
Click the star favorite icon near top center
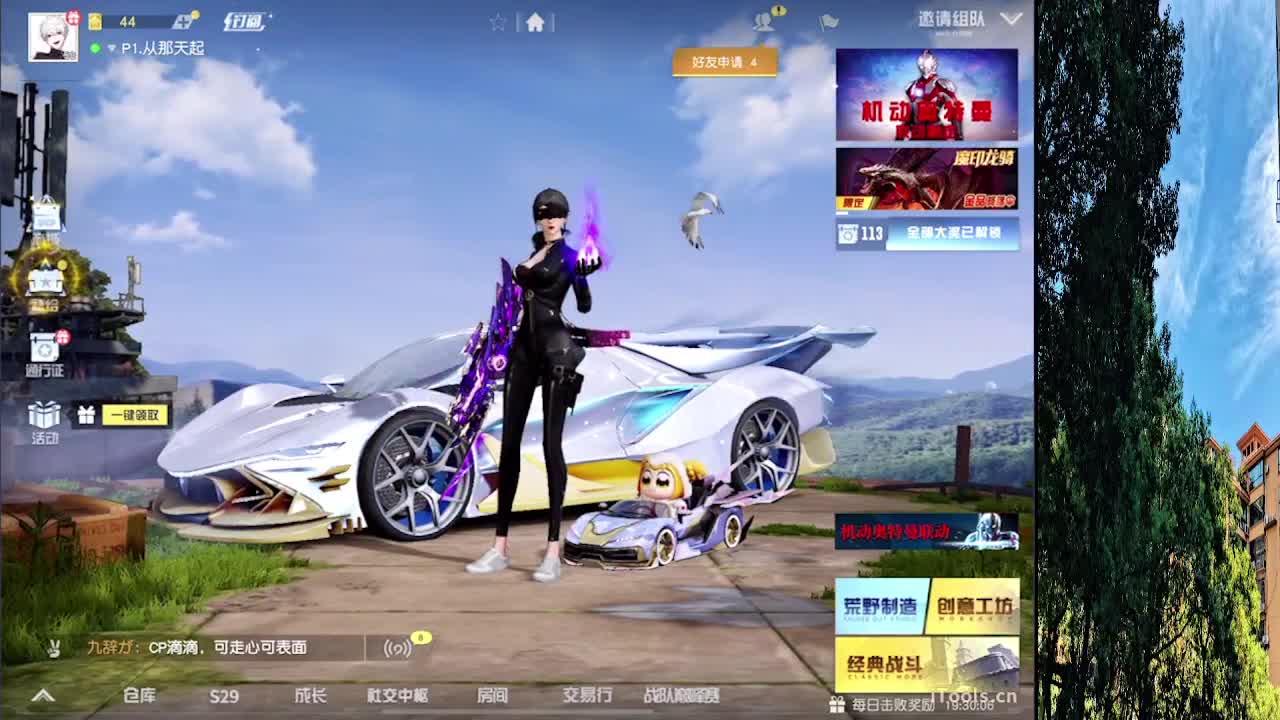click(498, 22)
